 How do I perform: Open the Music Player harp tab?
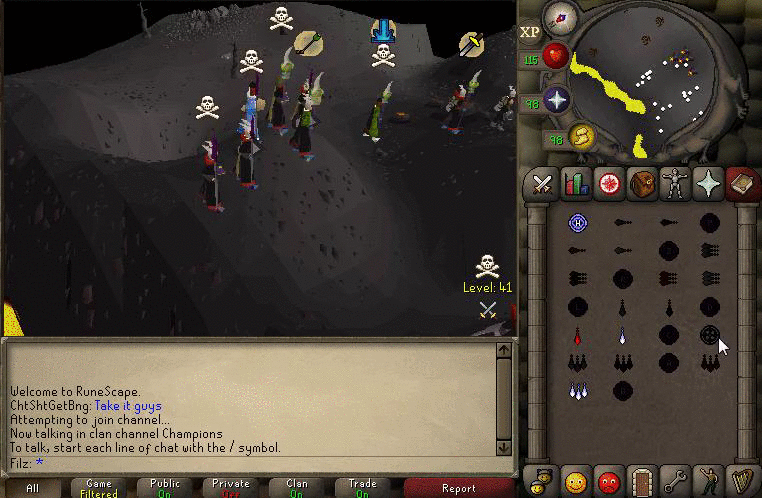[x=741, y=479]
